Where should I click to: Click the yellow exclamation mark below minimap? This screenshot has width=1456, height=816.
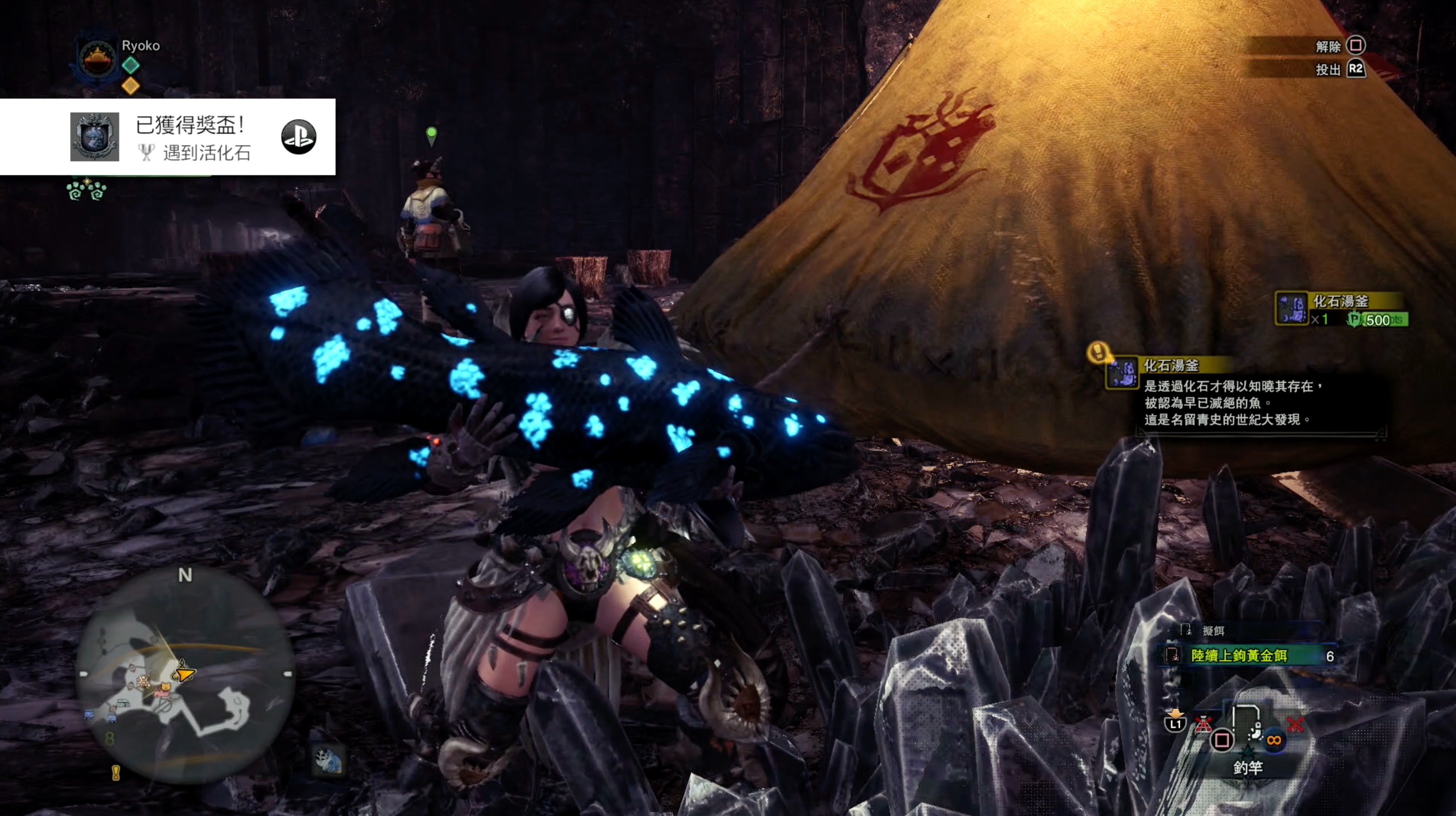[116, 773]
